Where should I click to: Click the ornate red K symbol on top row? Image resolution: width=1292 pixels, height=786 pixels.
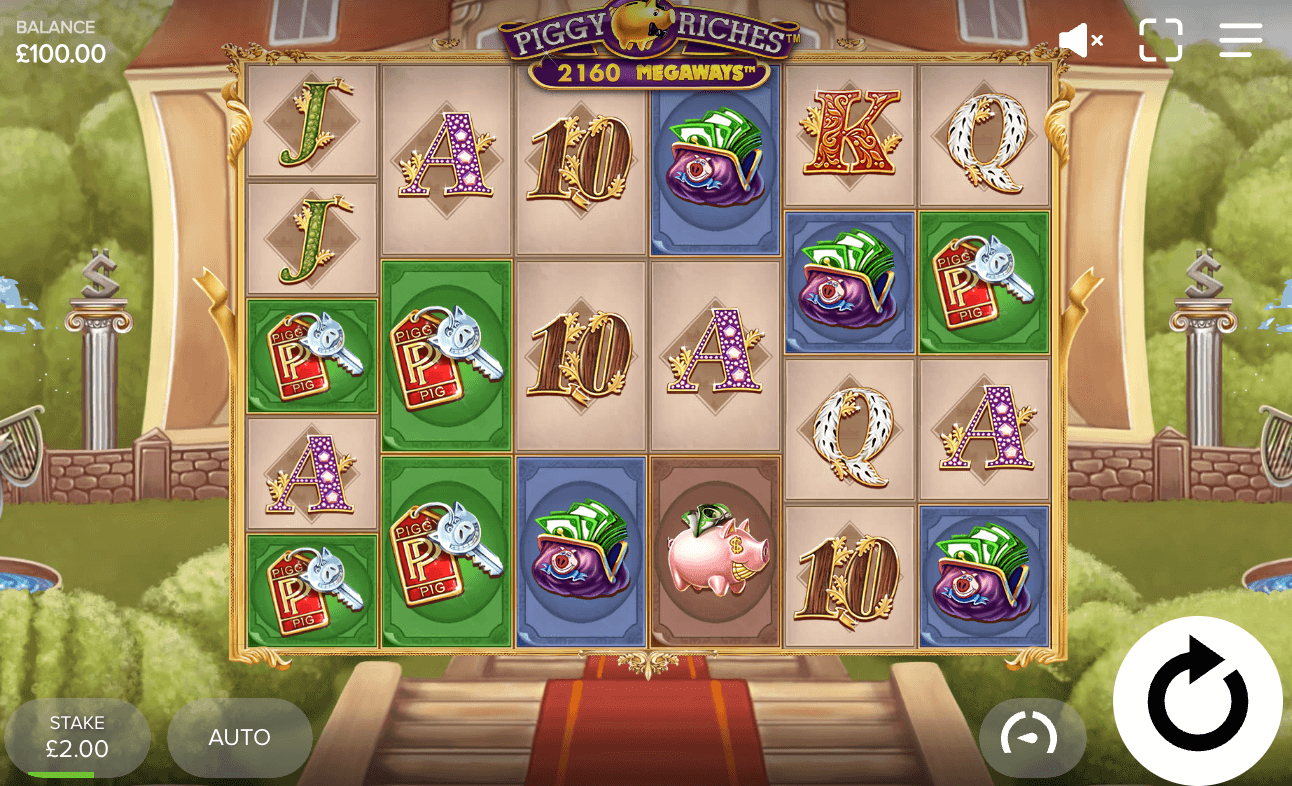click(849, 135)
